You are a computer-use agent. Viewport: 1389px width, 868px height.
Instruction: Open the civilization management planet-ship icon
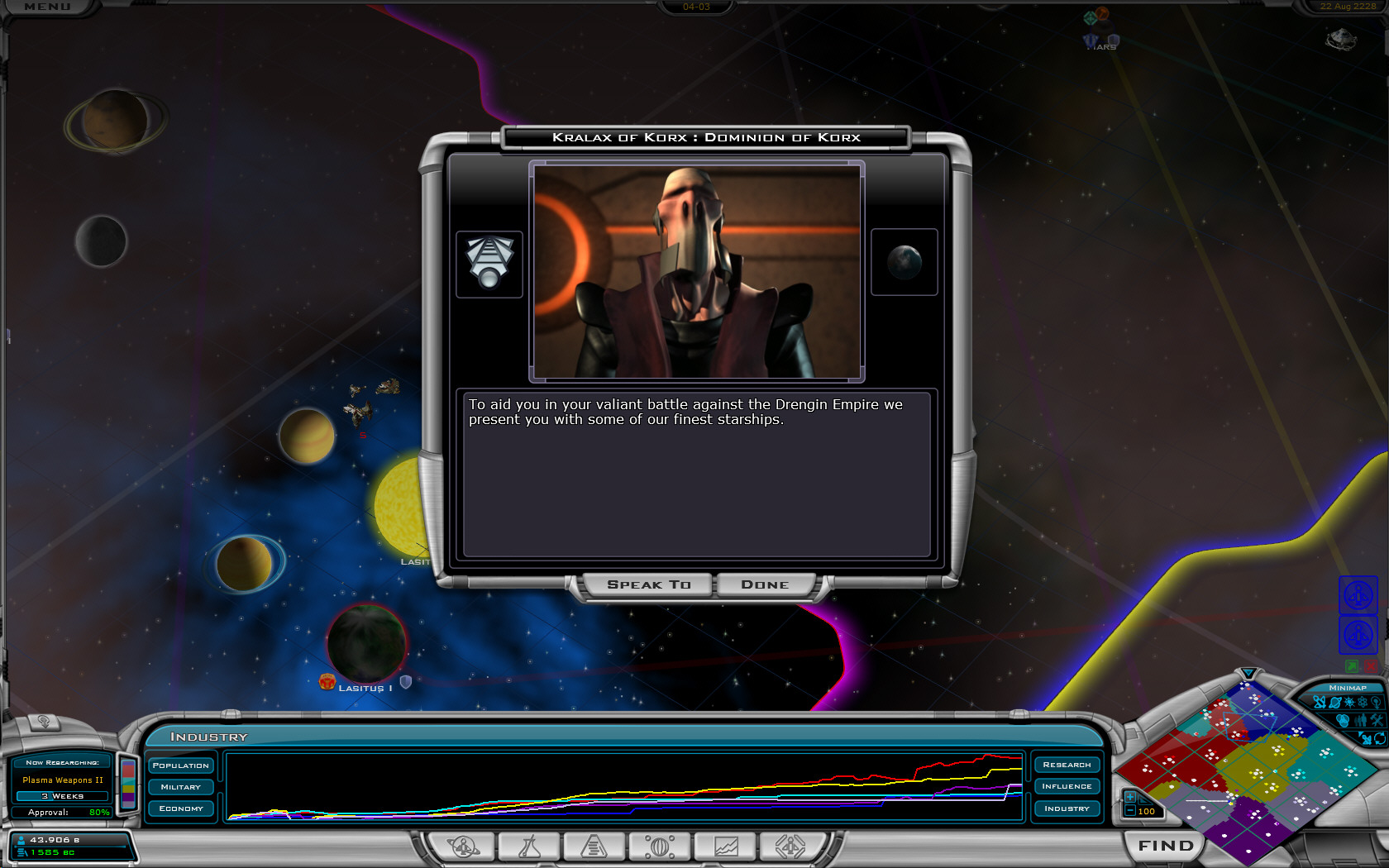[463, 847]
